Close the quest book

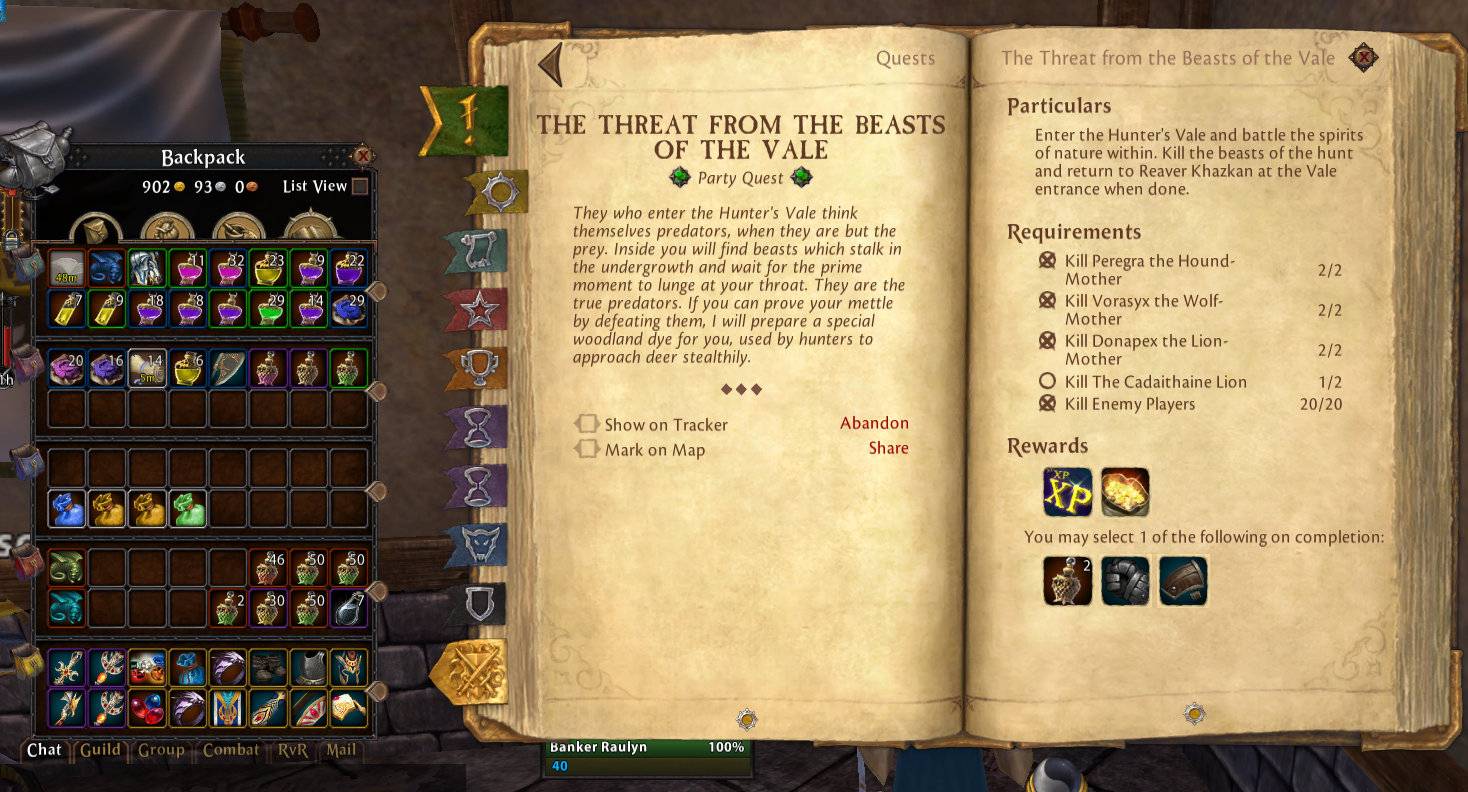coord(1362,58)
